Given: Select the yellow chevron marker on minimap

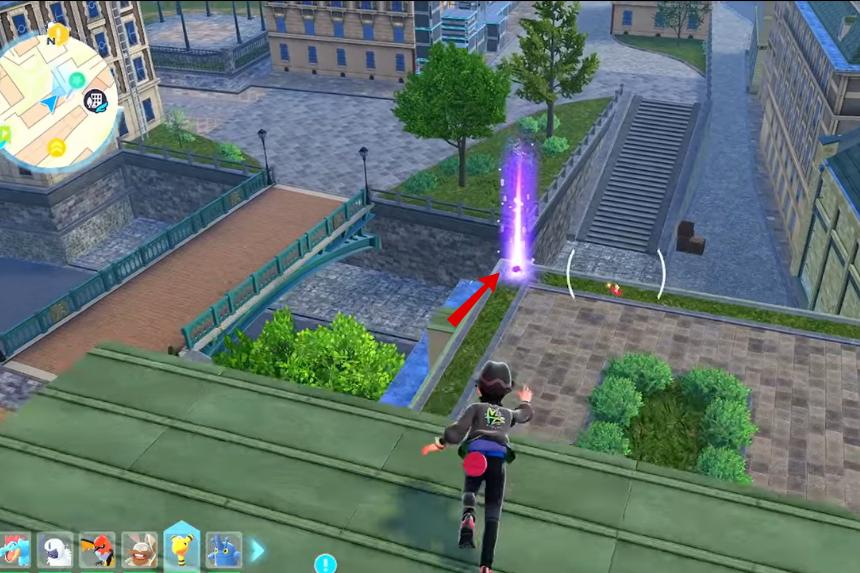Looking at the screenshot, I should click(x=57, y=148).
